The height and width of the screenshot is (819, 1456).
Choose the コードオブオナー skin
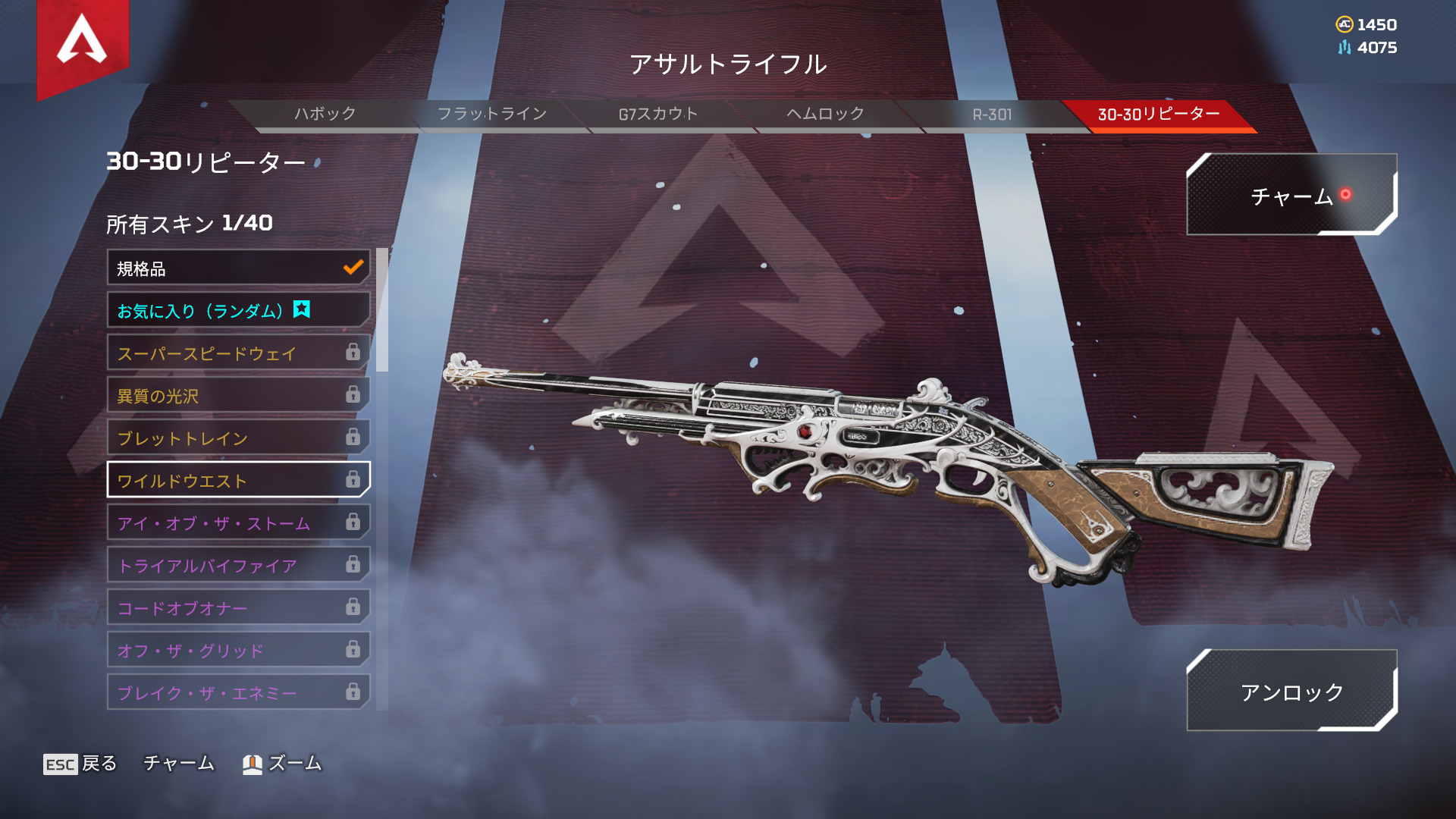tap(238, 607)
